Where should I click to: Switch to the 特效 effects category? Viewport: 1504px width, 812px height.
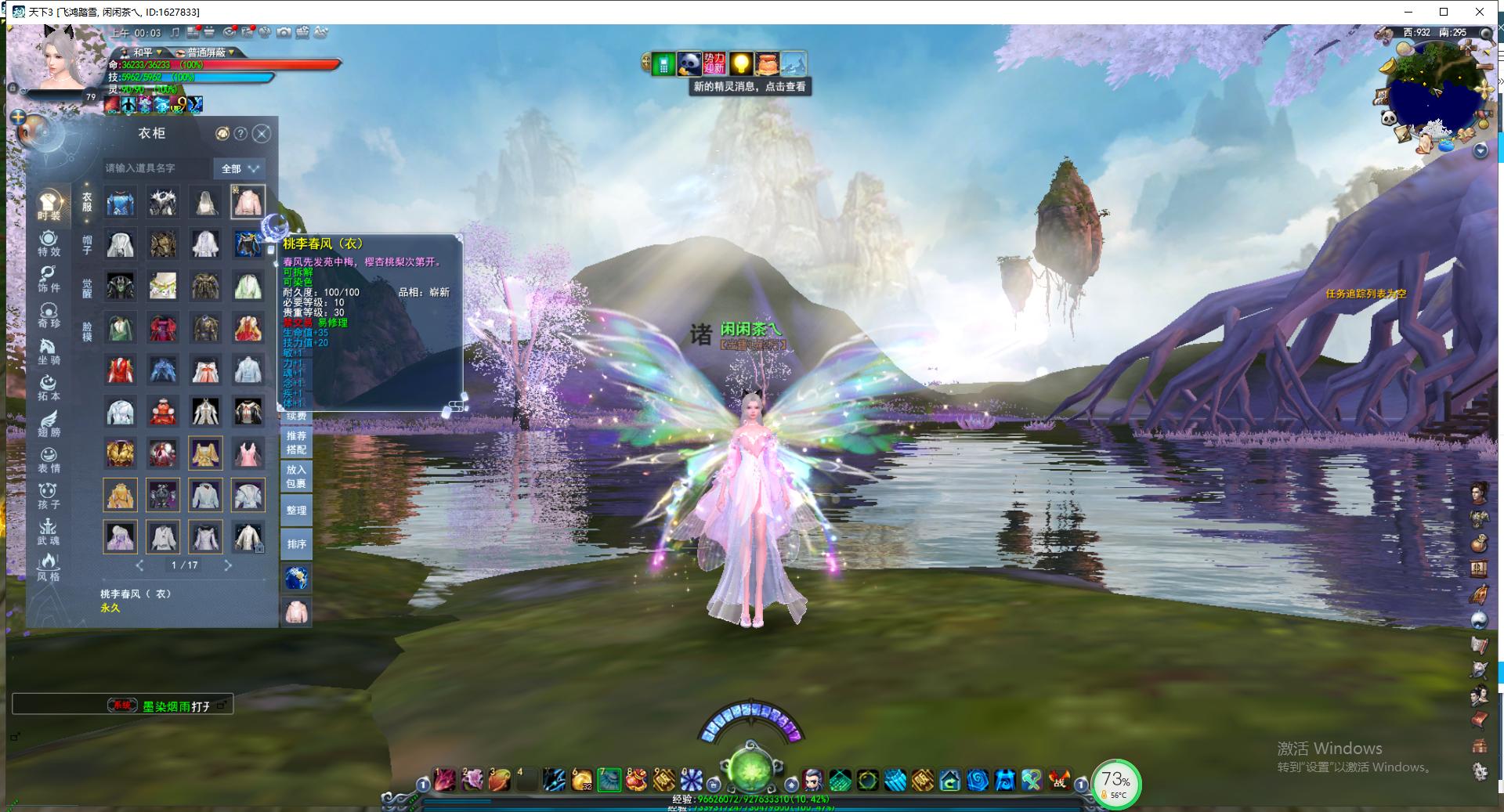click(x=49, y=244)
